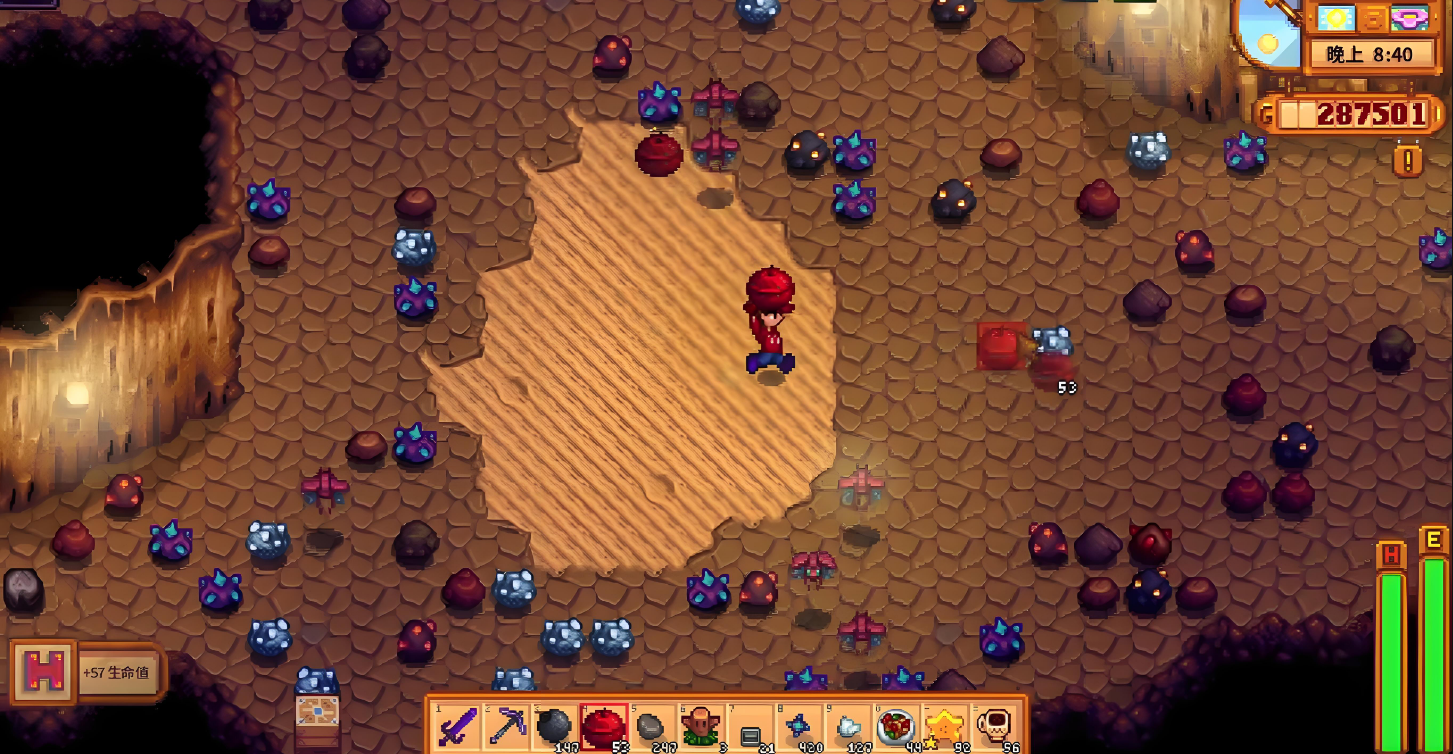Image resolution: width=1453 pixels, height=754 pixels.
Task: Choose the gold star item slot
Action: (x=943, y=727)
